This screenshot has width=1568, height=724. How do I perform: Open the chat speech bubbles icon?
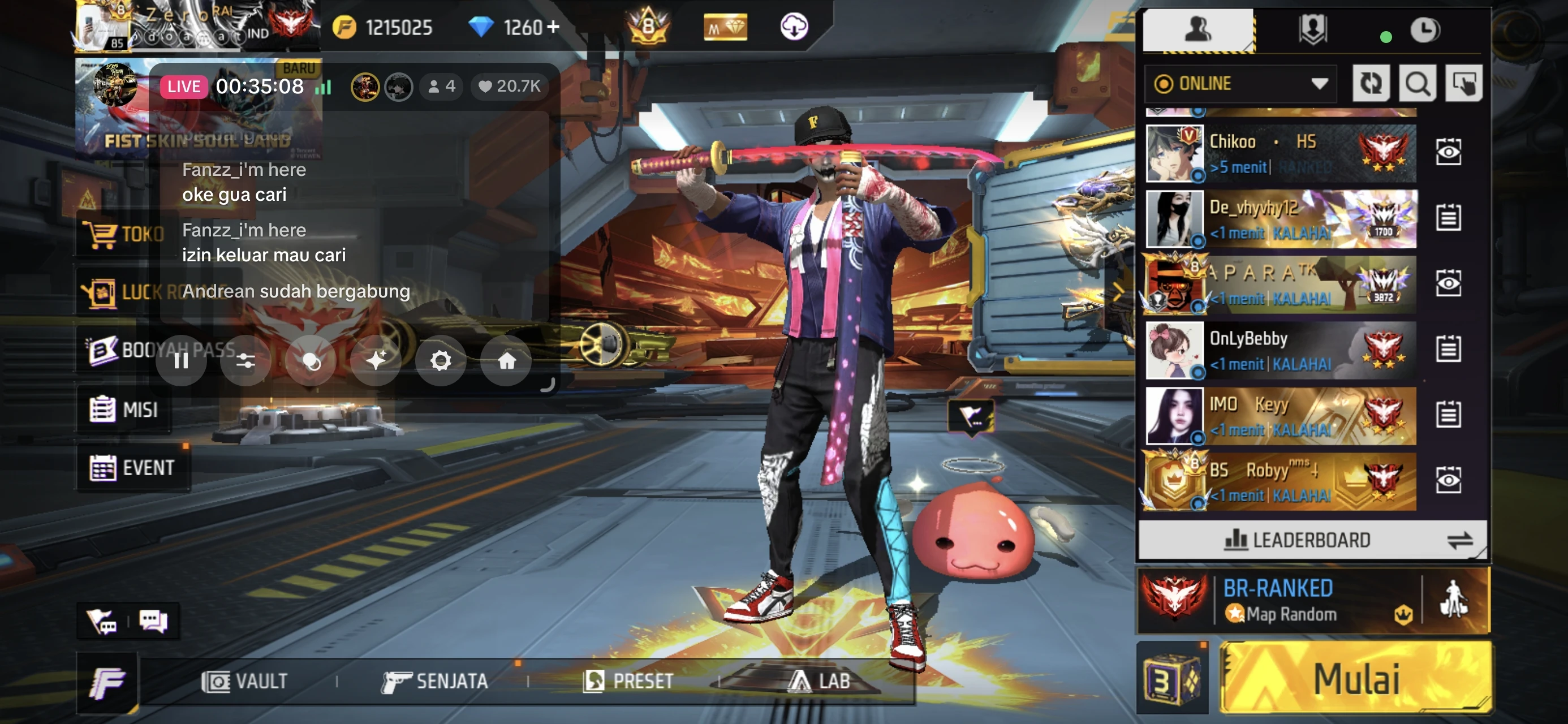pyautogui.click(x=153, y=621)
